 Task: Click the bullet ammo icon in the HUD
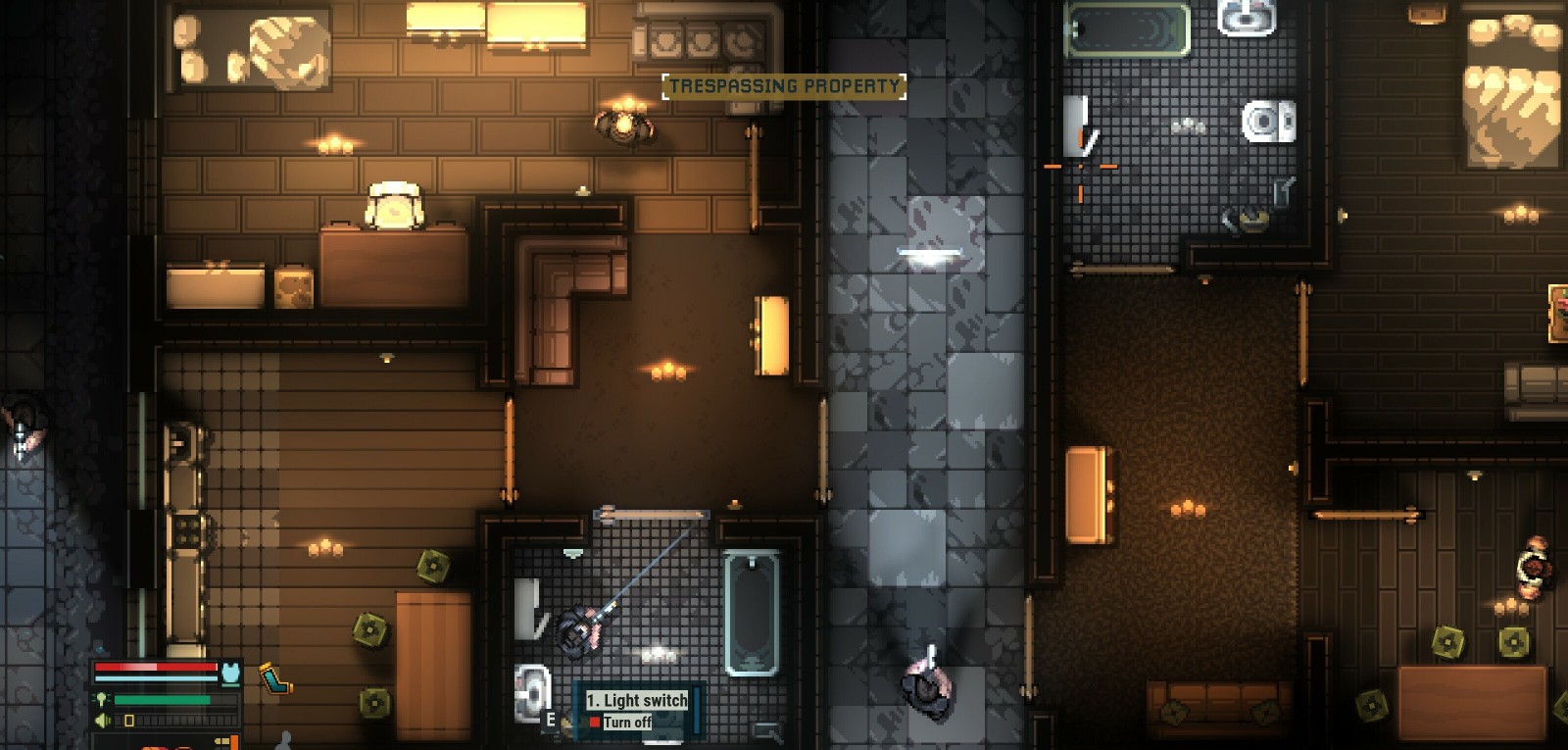tap(223, 740)
